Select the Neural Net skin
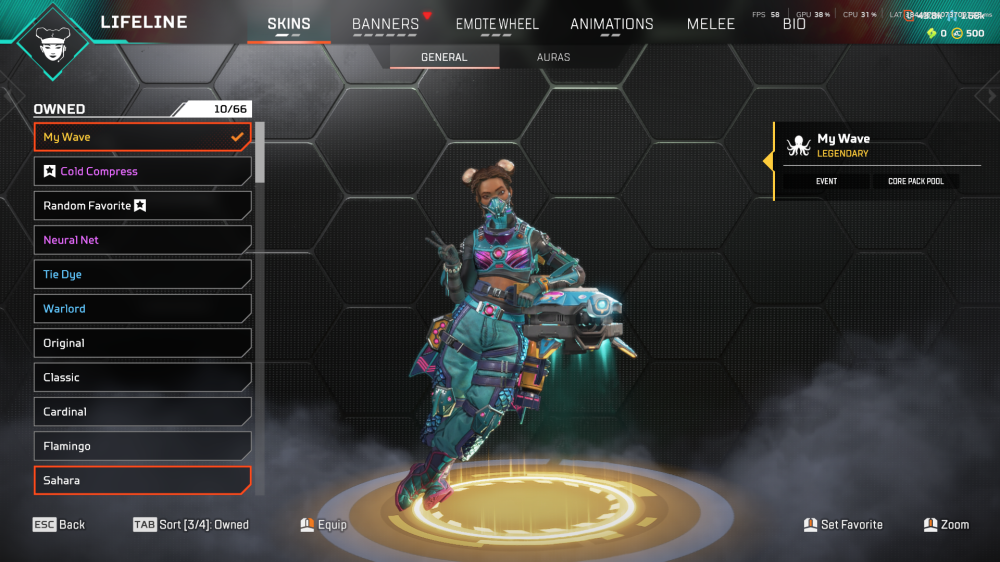The height and width of the screenshot is (562, 1000). point(142,240)
